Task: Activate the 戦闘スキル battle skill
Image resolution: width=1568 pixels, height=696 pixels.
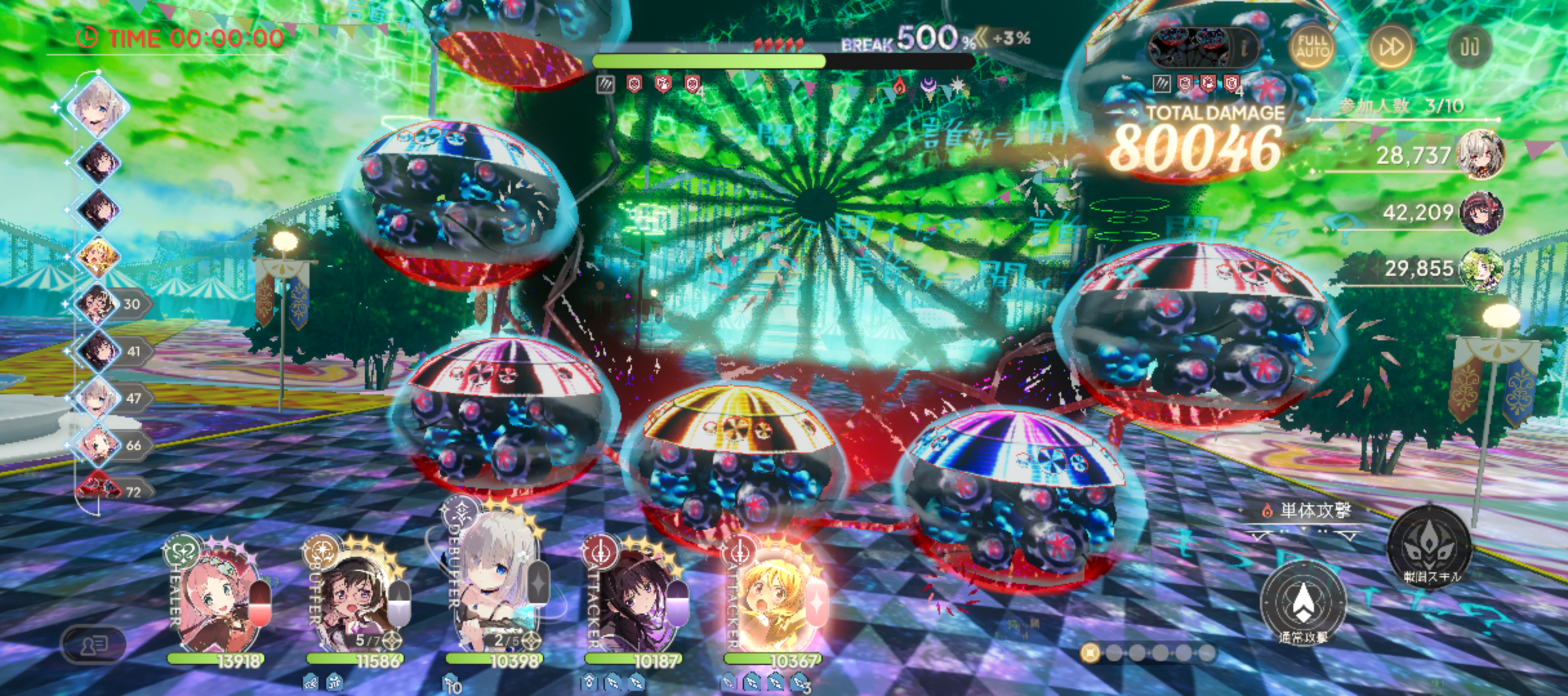Action: [x=1429, y=548]
